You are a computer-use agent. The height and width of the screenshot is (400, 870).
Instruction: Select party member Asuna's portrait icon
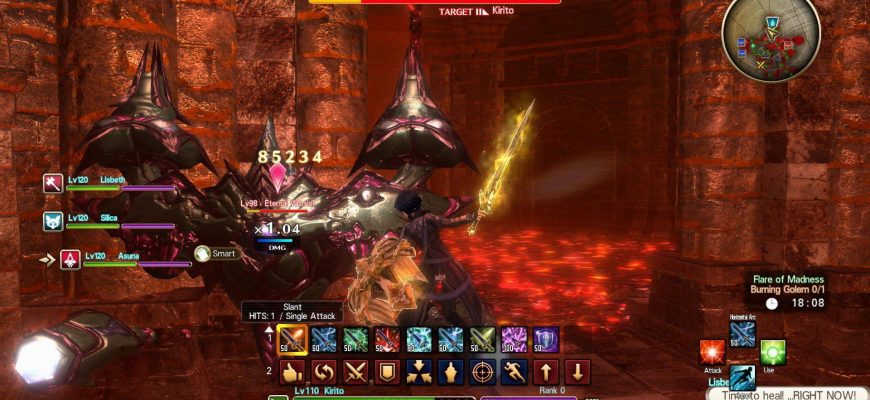(71, 259)
